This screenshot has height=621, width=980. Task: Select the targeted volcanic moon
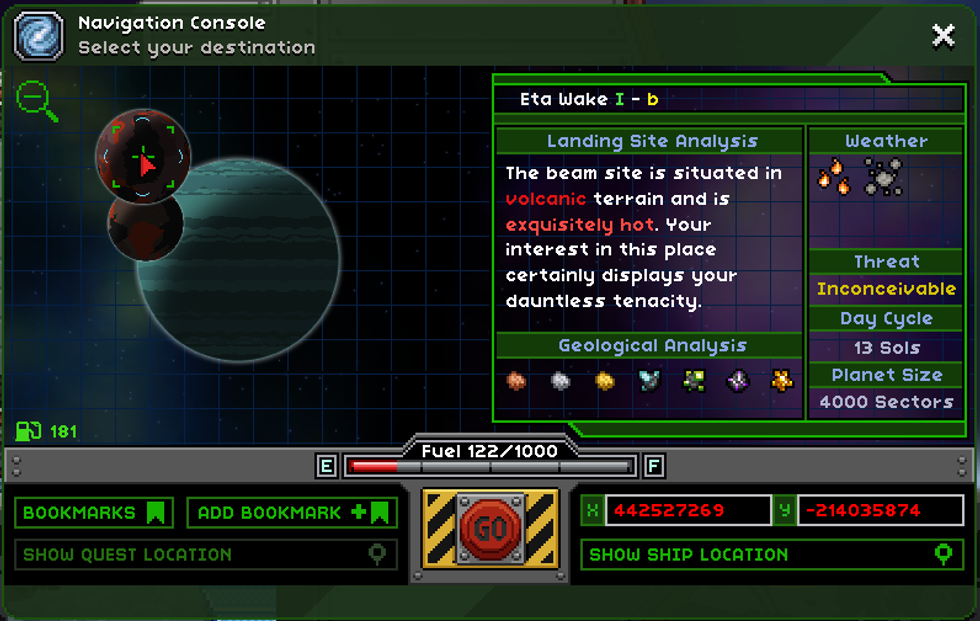[143, 157]
